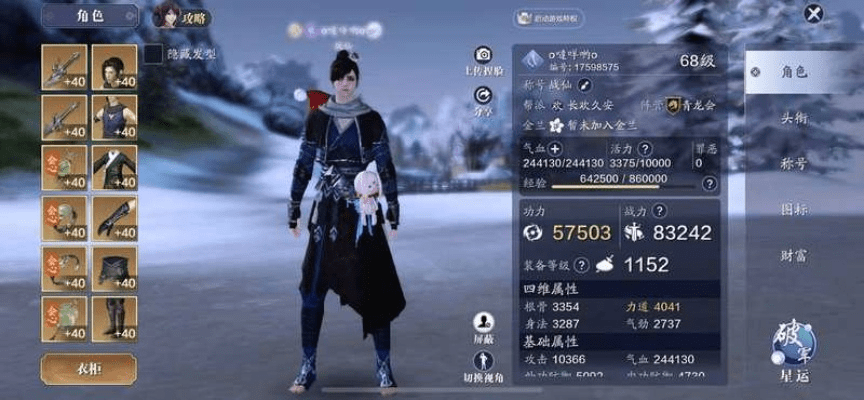Switch to the 头衔 tab
This screenshot has width=864, height=400.
coord(794,118)
